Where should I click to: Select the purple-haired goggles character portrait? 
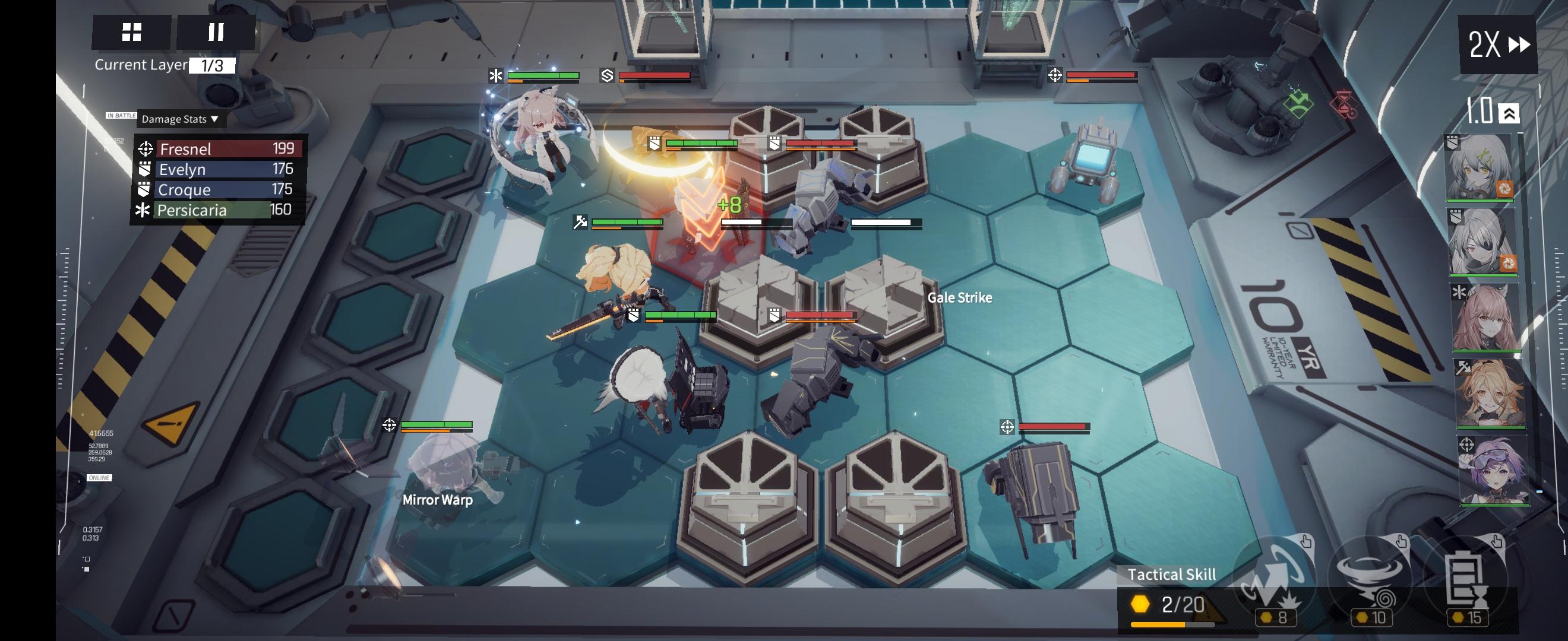point(1493,469)
